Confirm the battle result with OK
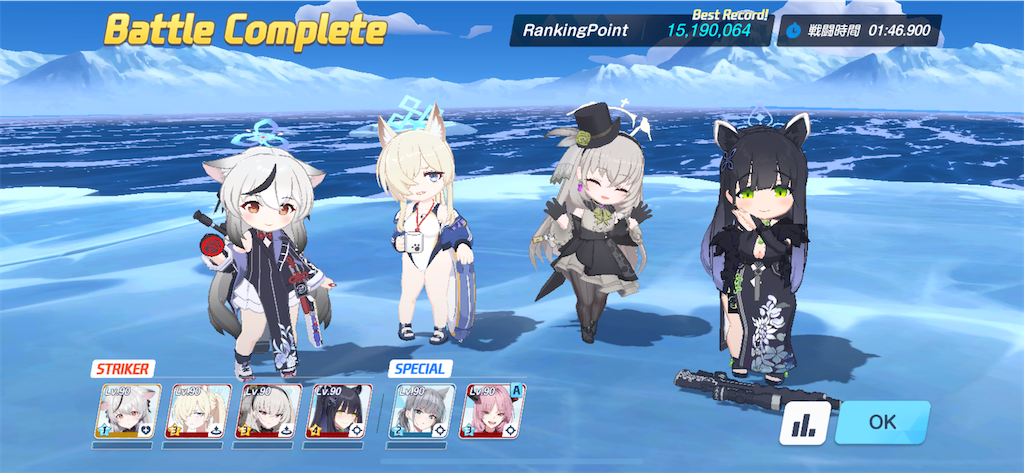The height and width of the screenshot is (473, 1024). [x=882, y=422]
